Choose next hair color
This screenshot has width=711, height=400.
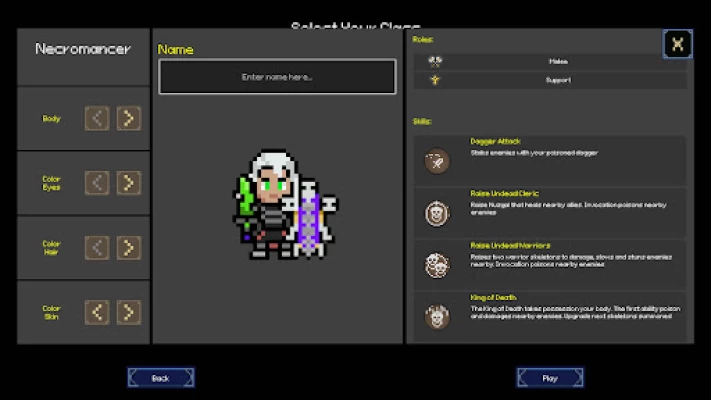point(128,248)
